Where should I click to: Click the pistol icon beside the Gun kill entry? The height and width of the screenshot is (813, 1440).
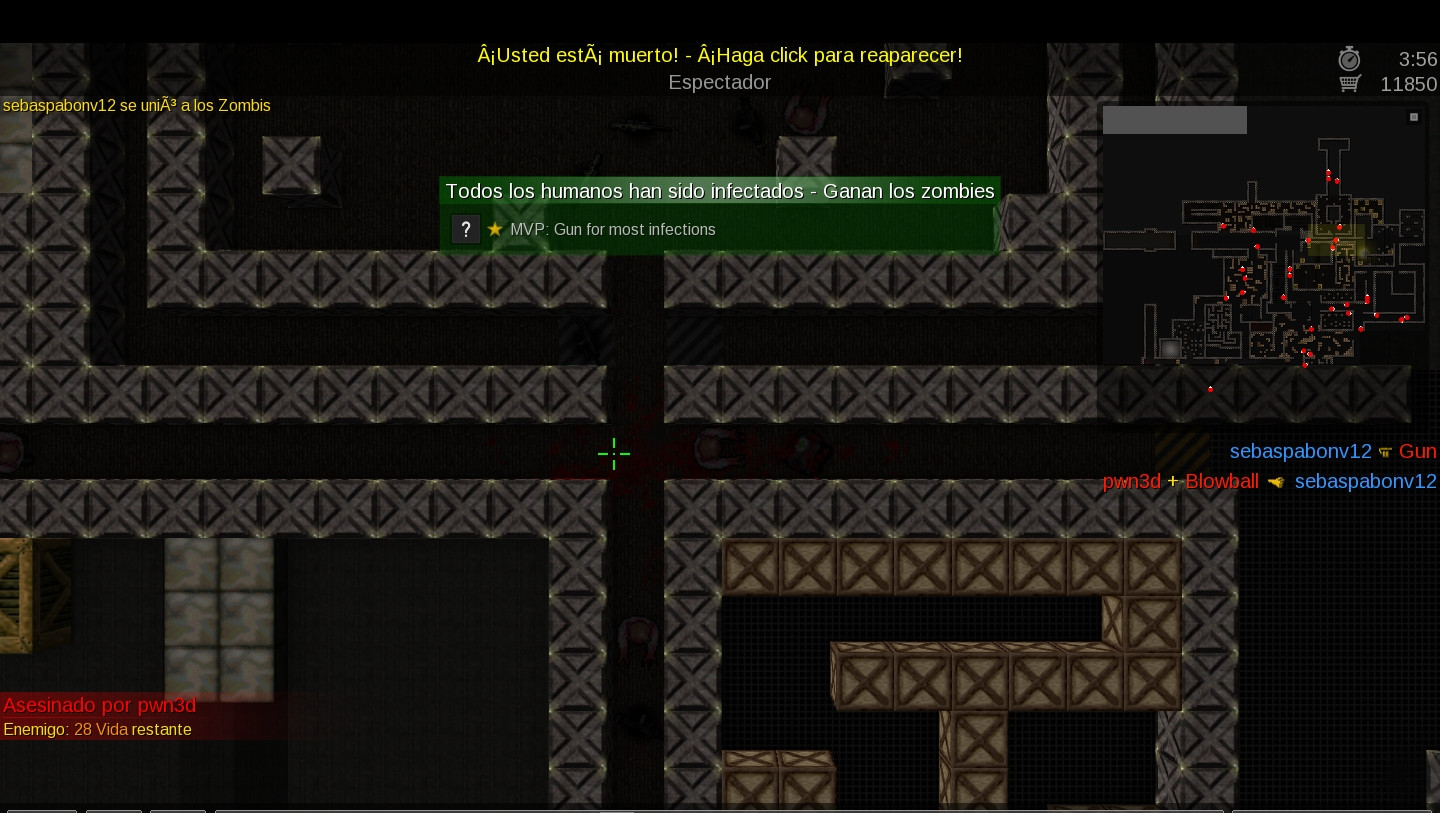tap(1386, 452)
